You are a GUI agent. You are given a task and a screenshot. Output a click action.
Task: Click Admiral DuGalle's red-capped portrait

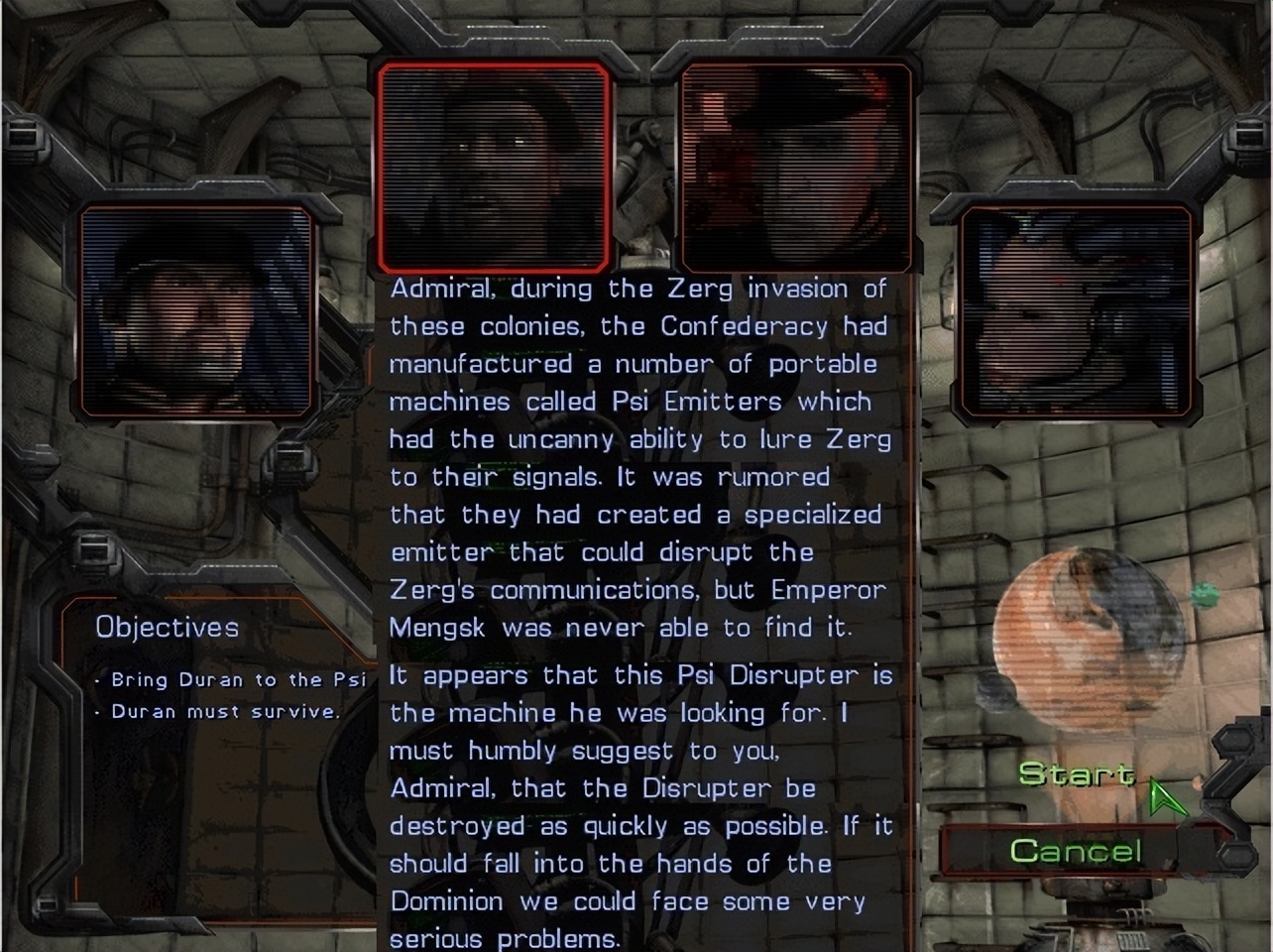point(796,167)
